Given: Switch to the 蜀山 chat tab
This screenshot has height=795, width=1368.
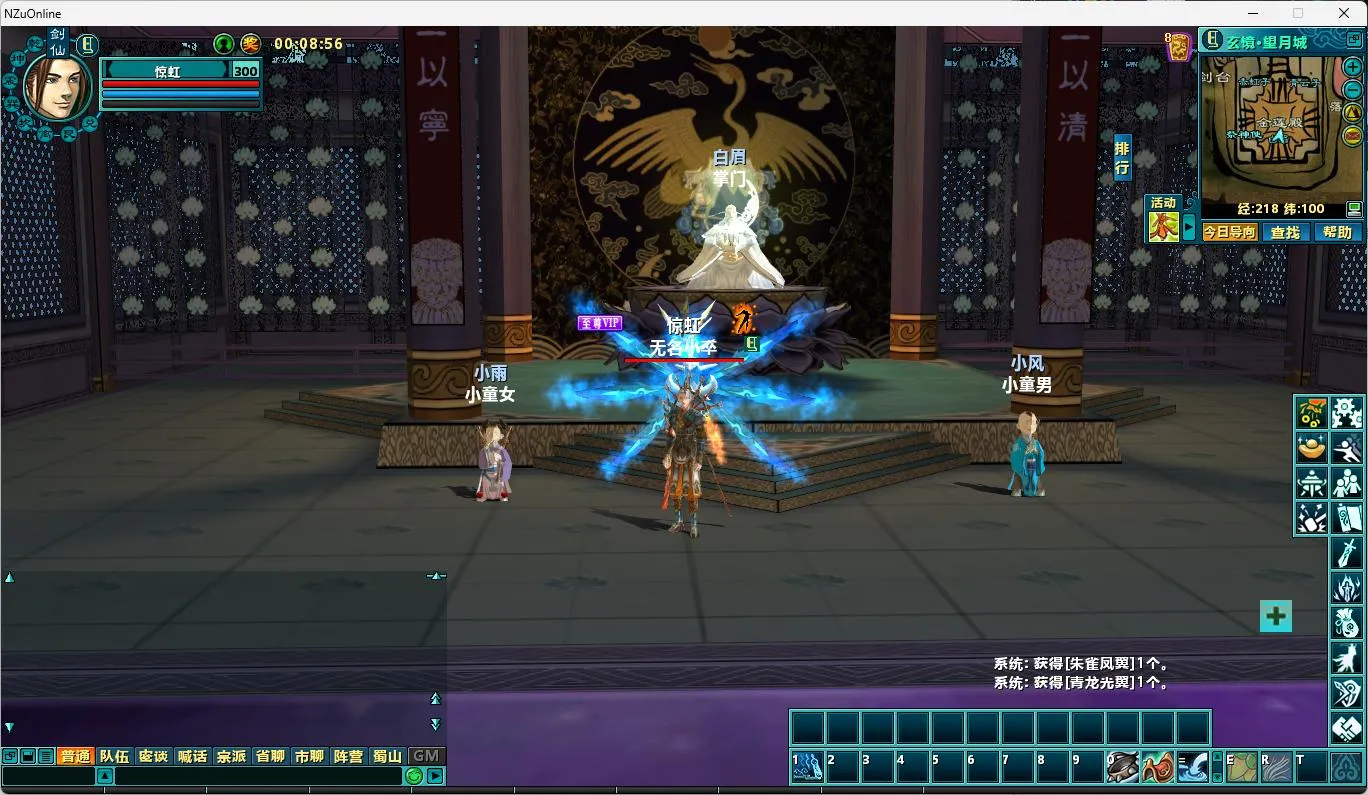Looking at the screenshot, I should coord(387,756).
